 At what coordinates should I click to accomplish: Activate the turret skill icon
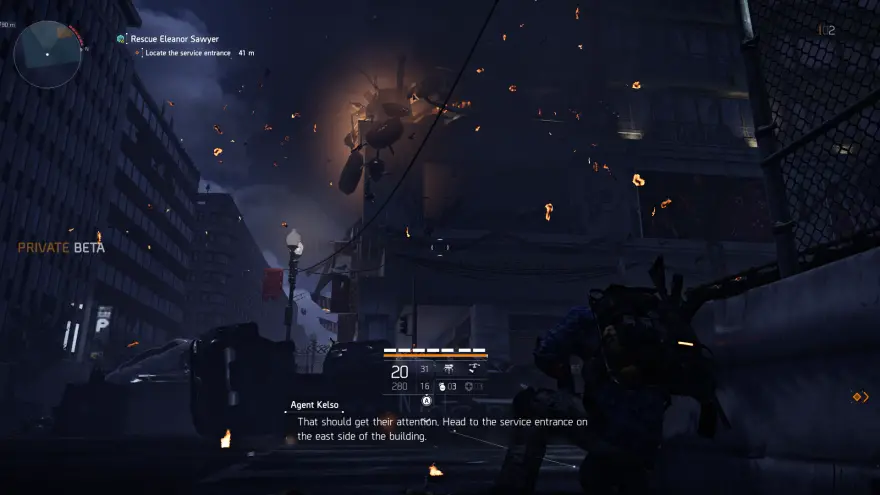coord(449,370)
